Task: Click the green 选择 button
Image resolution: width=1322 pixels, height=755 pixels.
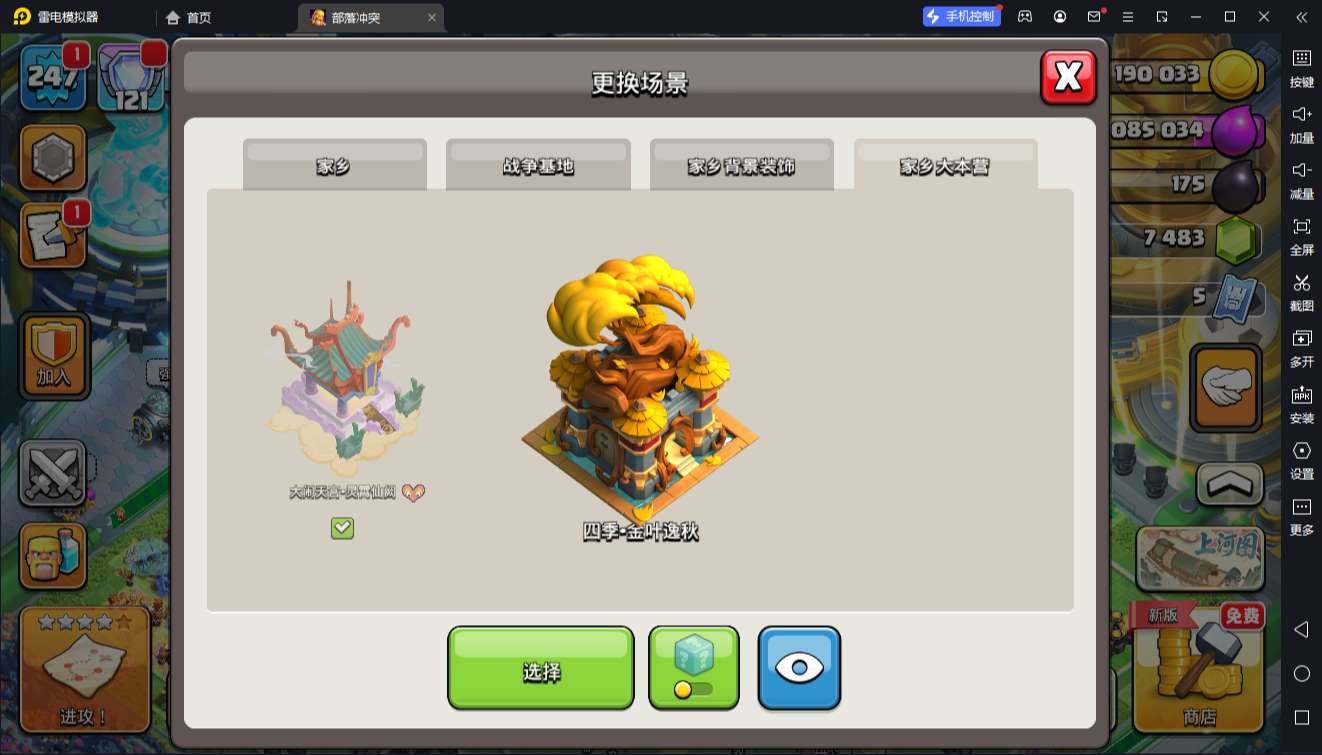Action: pos(540,668)
